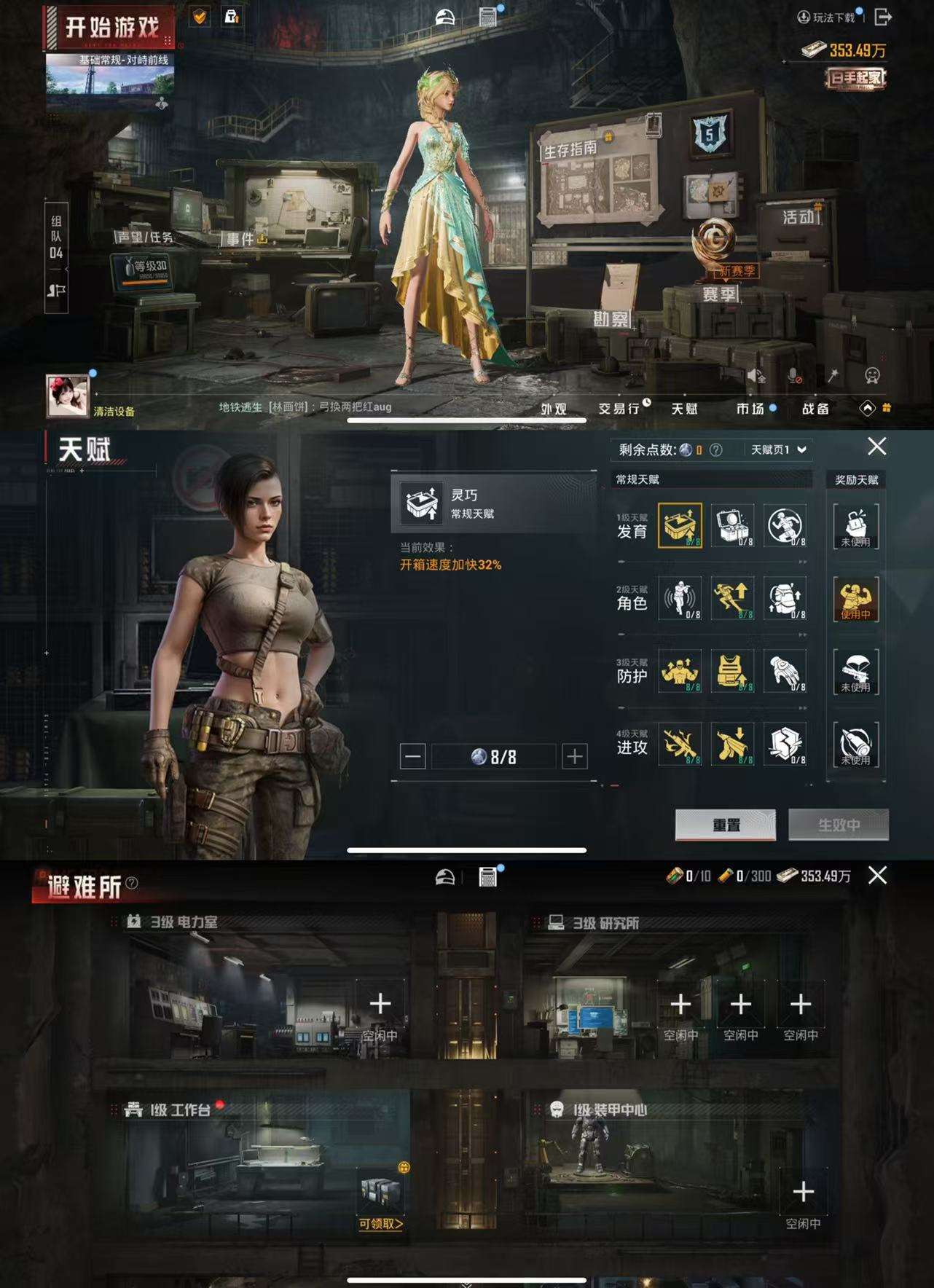Open the 市场 market menu

(750, 409)
